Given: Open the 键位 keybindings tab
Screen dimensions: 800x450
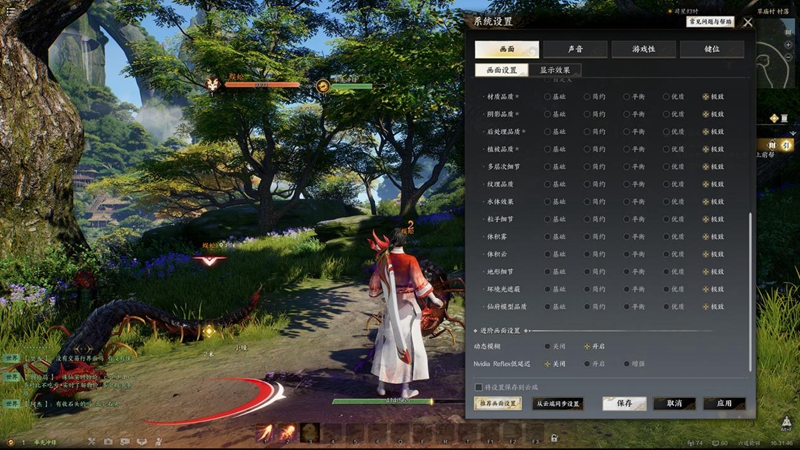Looking at the screenshot, I should pyautogui.click(x=711, y=49).
